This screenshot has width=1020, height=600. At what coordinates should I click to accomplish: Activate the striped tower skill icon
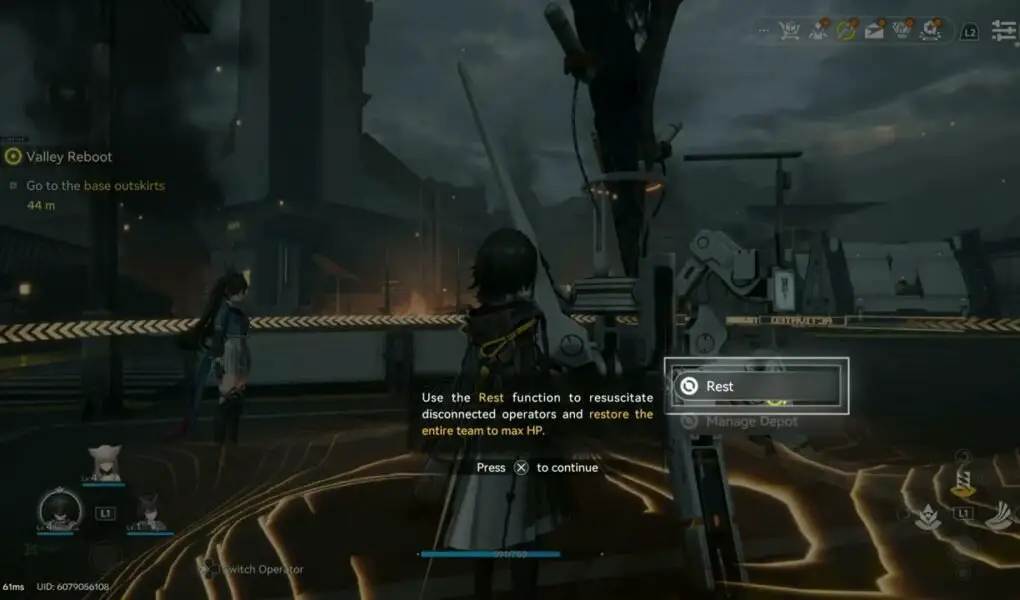pos(964,484)
